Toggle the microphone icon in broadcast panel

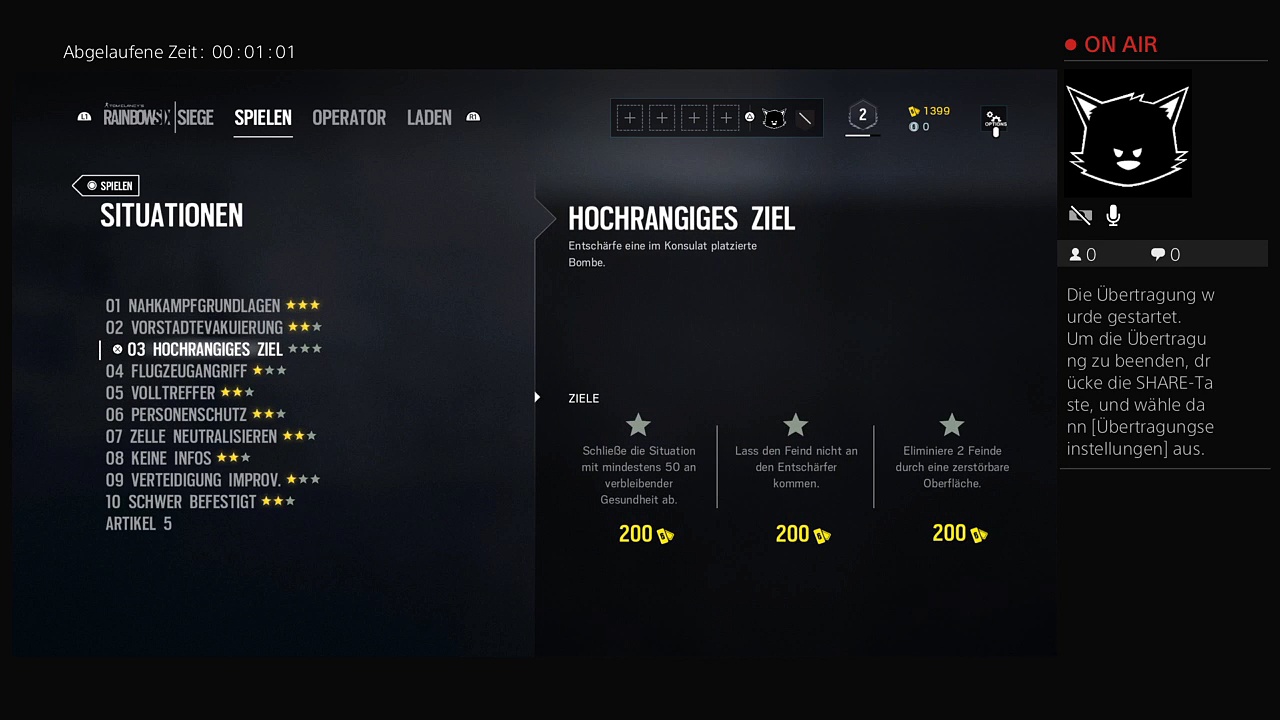(x=1113, y=216)
